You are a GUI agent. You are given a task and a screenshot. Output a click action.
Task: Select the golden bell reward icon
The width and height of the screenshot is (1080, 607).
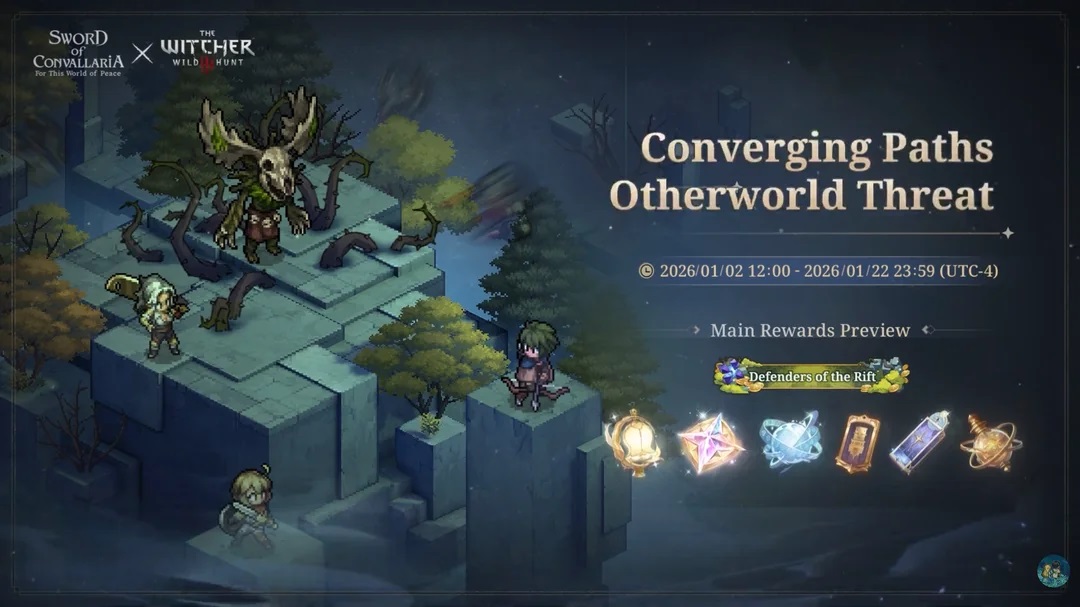633,442
